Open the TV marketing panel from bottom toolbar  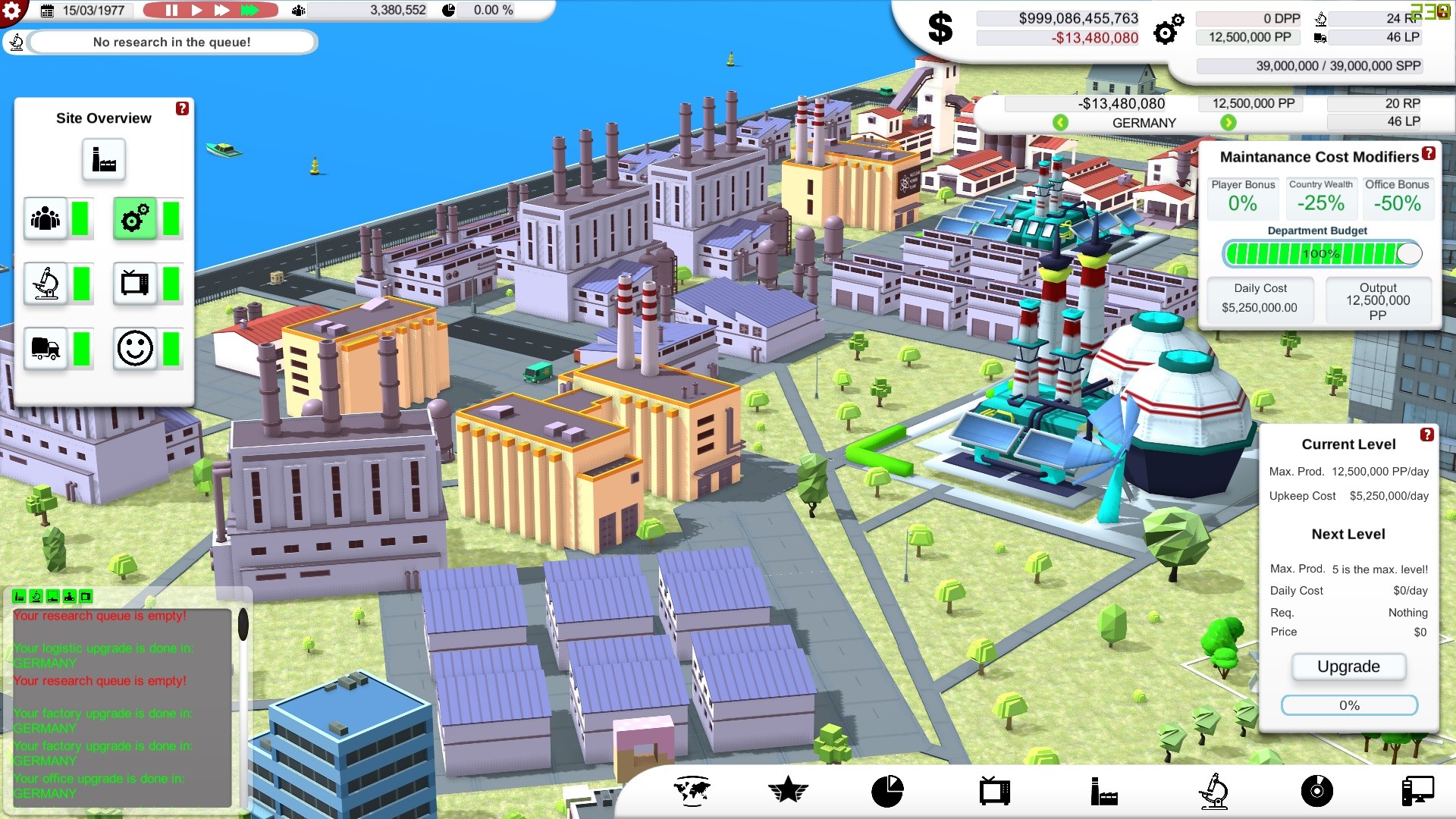(994, 791)
